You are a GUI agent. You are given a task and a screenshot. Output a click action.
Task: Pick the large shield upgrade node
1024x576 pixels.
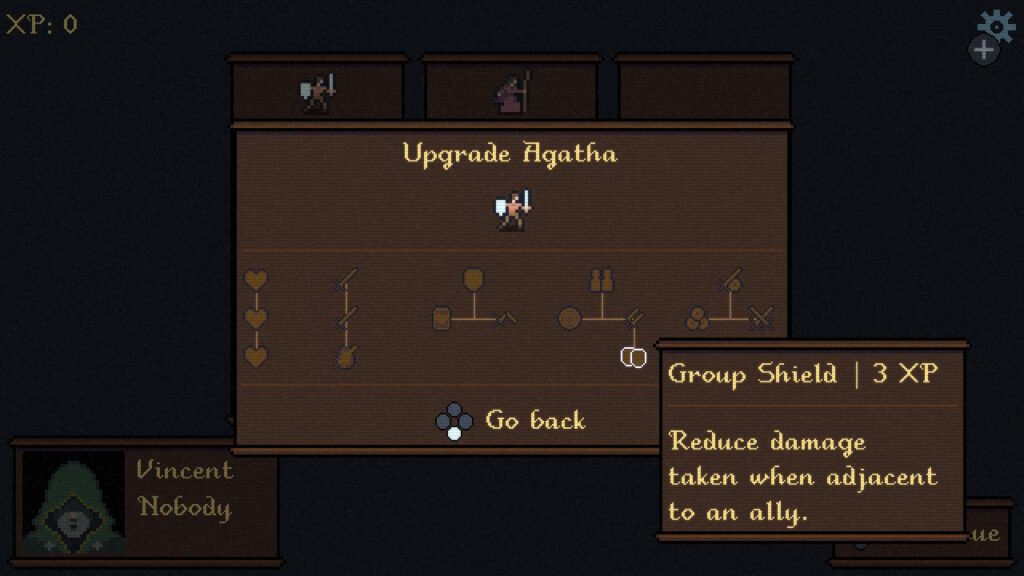(473, 280)
